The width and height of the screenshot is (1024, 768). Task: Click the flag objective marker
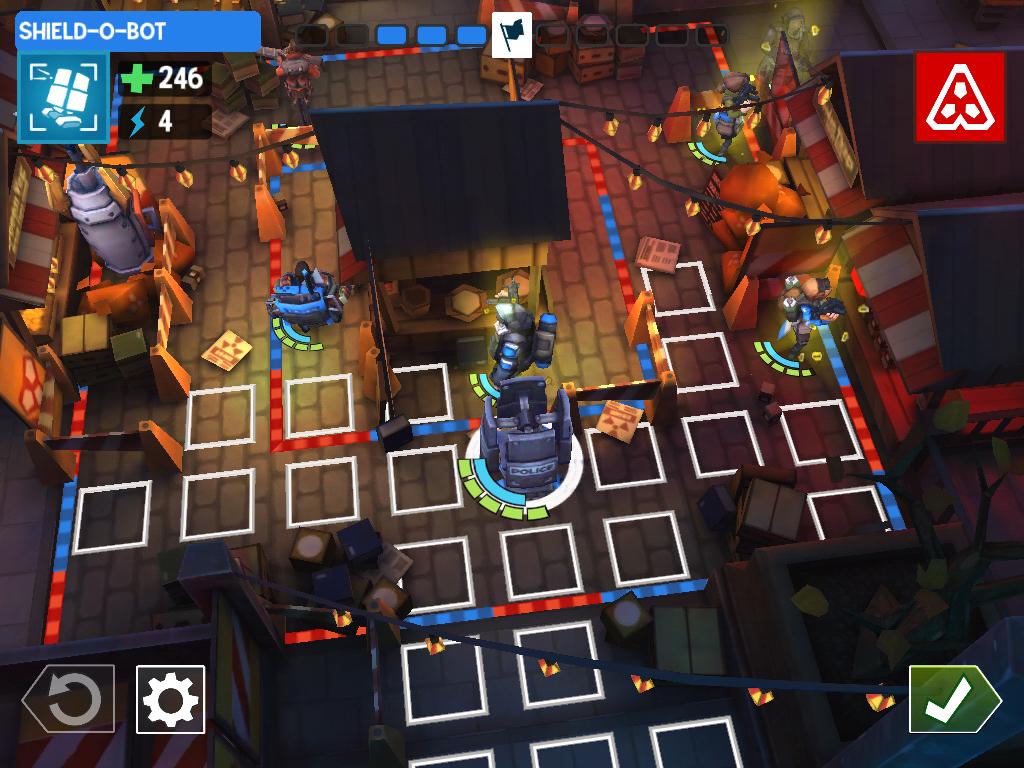pos(512,37)
